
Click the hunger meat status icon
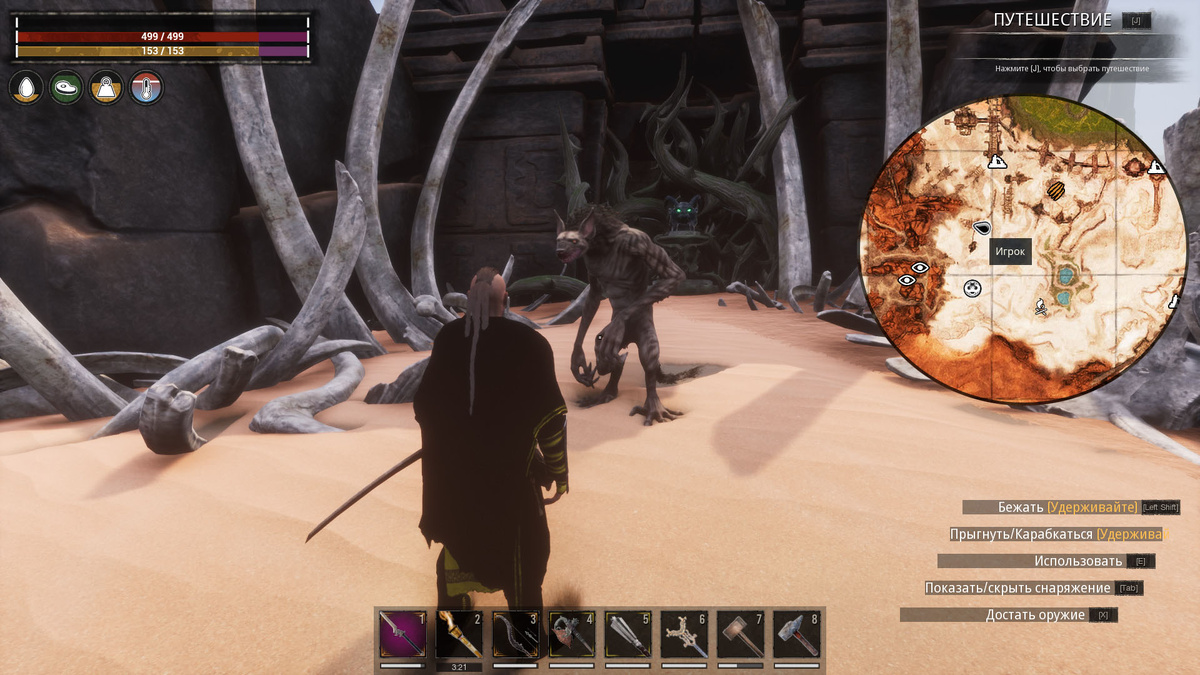coord(66,88)
